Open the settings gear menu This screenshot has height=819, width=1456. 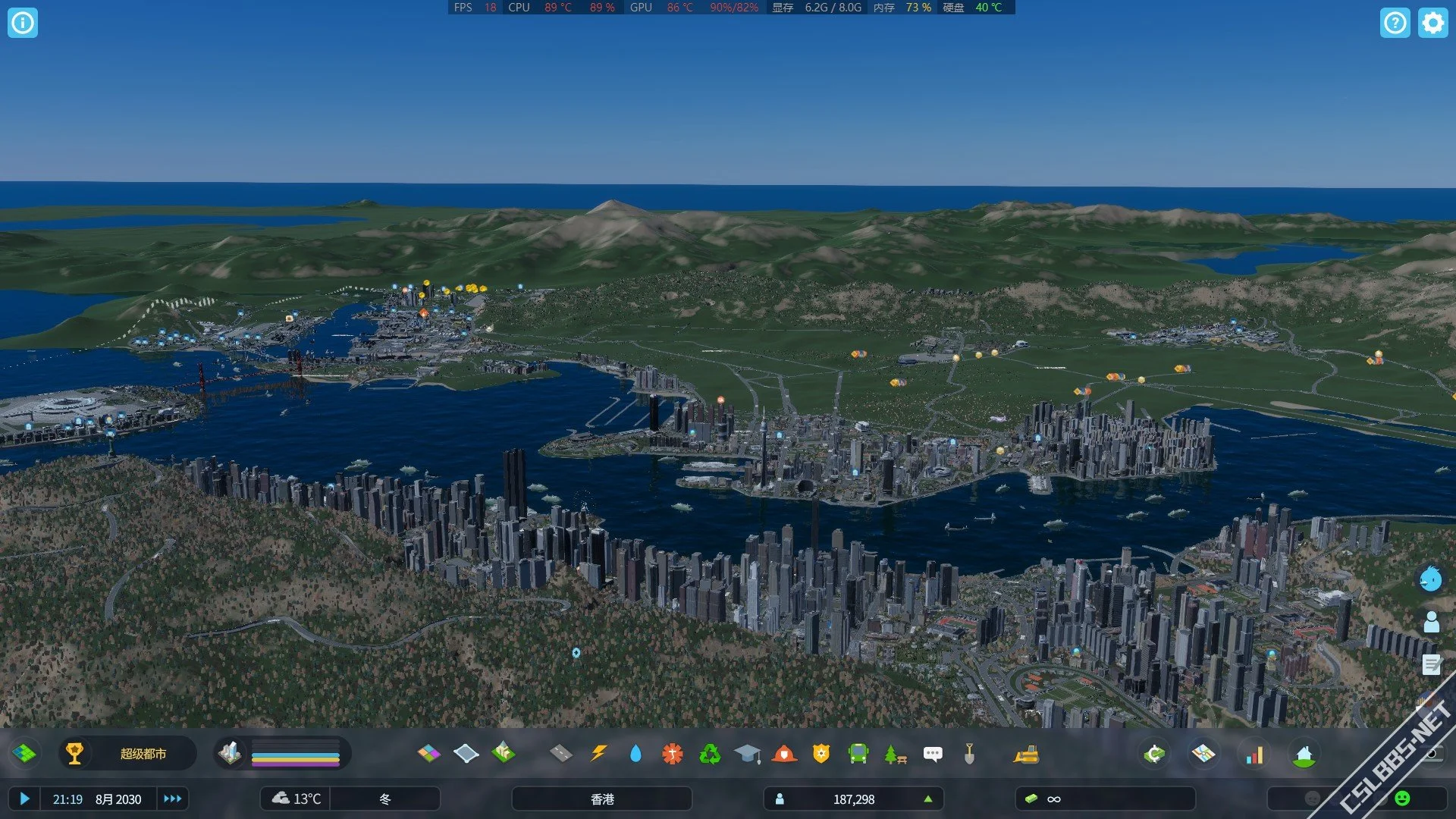[1432, 23]
